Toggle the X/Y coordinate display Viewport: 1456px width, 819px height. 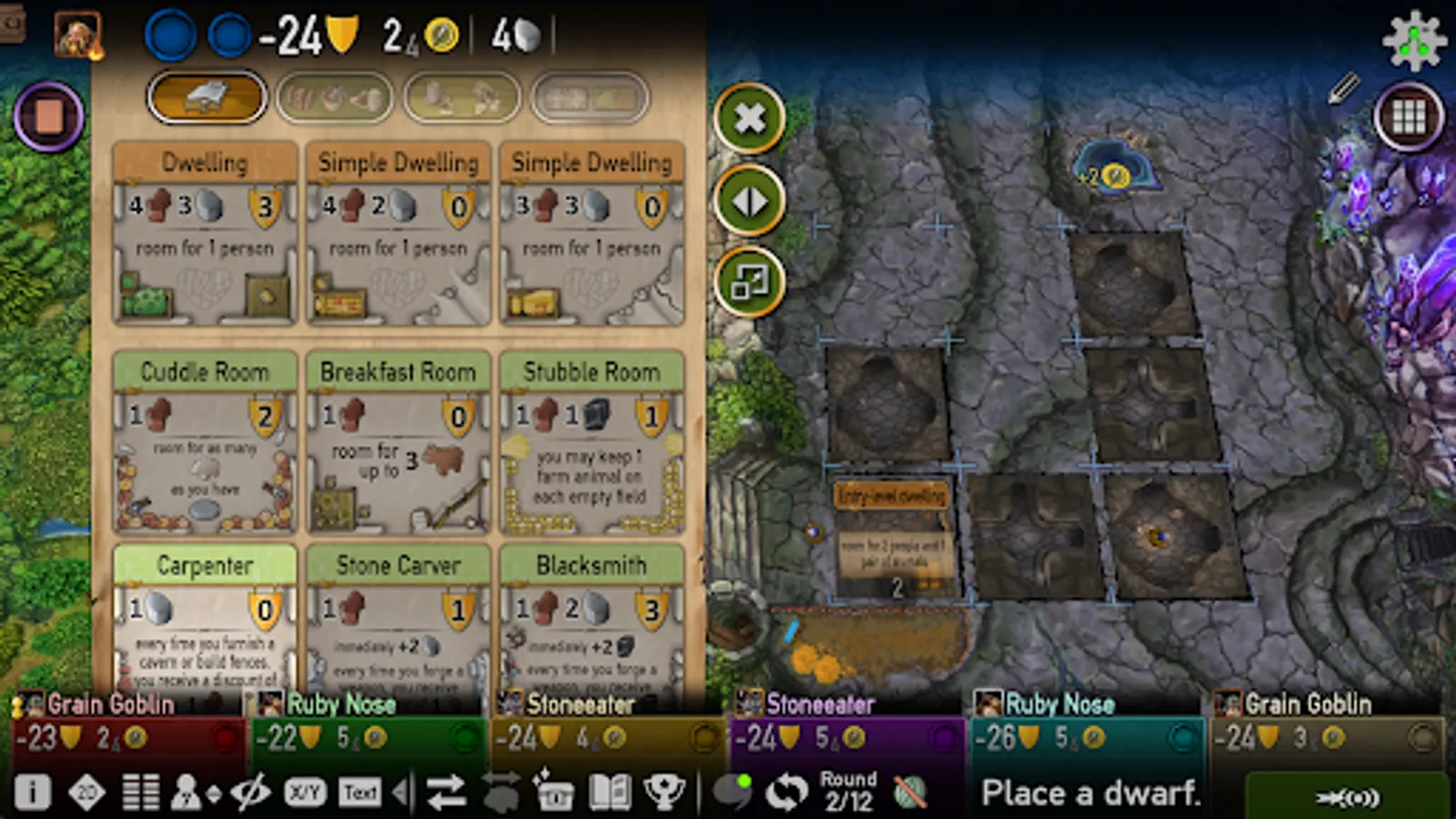[306, 792]
